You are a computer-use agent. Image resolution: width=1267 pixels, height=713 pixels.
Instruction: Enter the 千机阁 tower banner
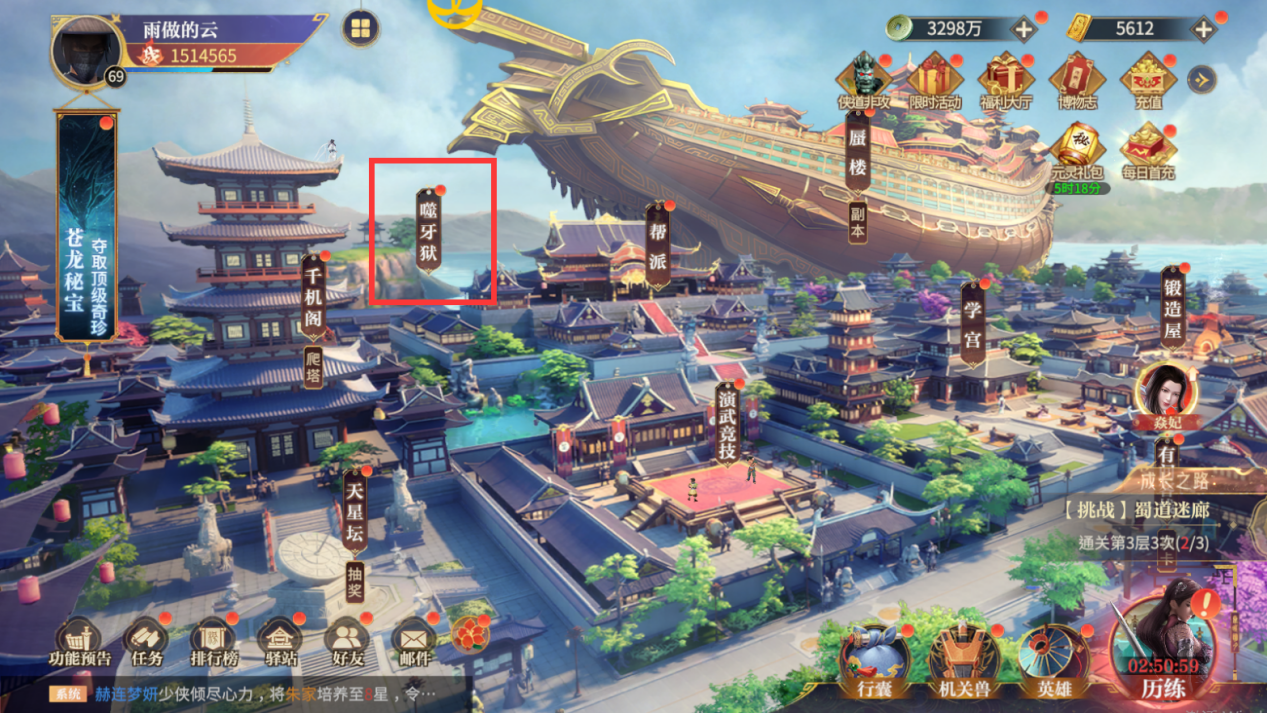tap(314, 298)
